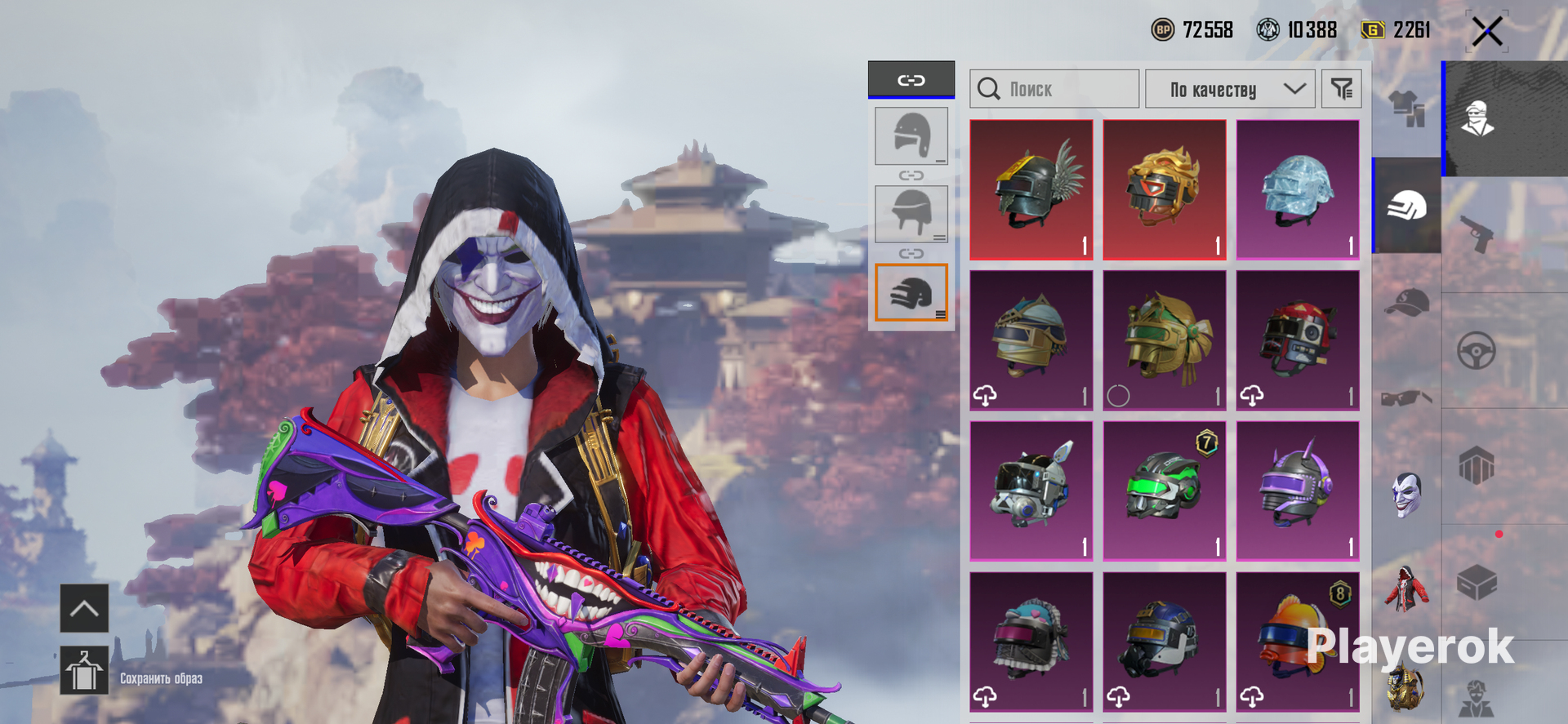Select the green-visor gold helmet with bow
This screenshot has width=1568, height=724.
pyautogui.click(x=1165, y=340)
